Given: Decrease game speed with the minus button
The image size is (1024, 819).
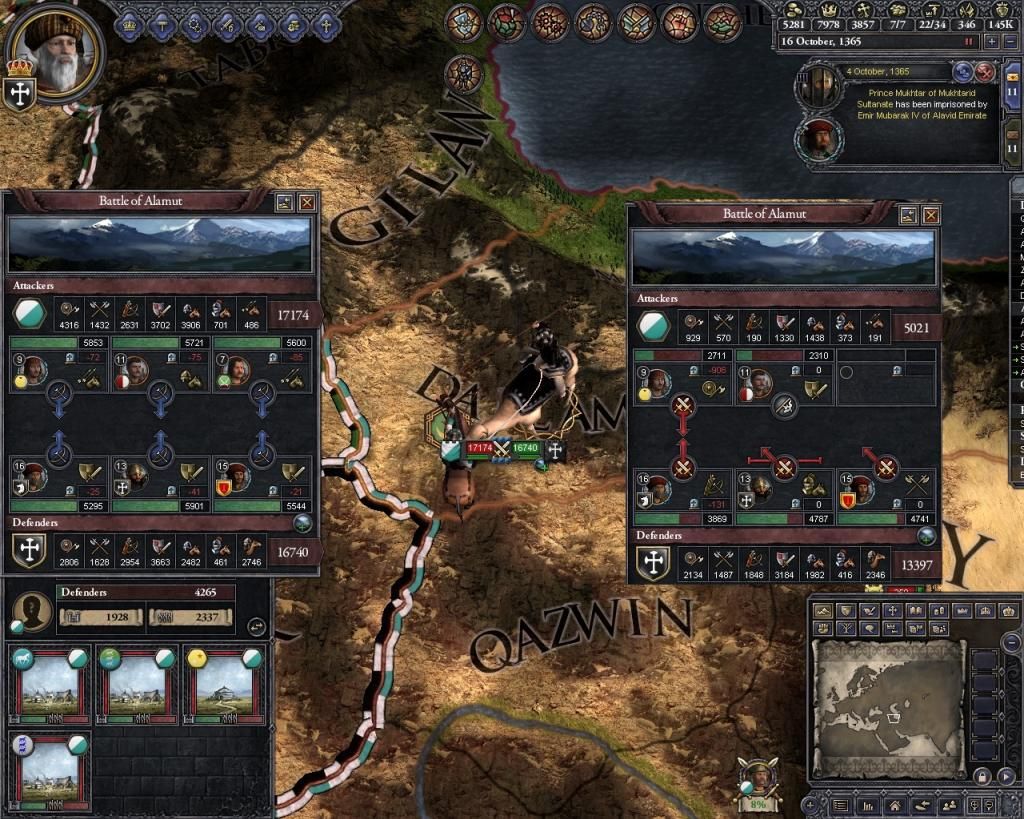Looking at the screenshot, I should 1010,42.
